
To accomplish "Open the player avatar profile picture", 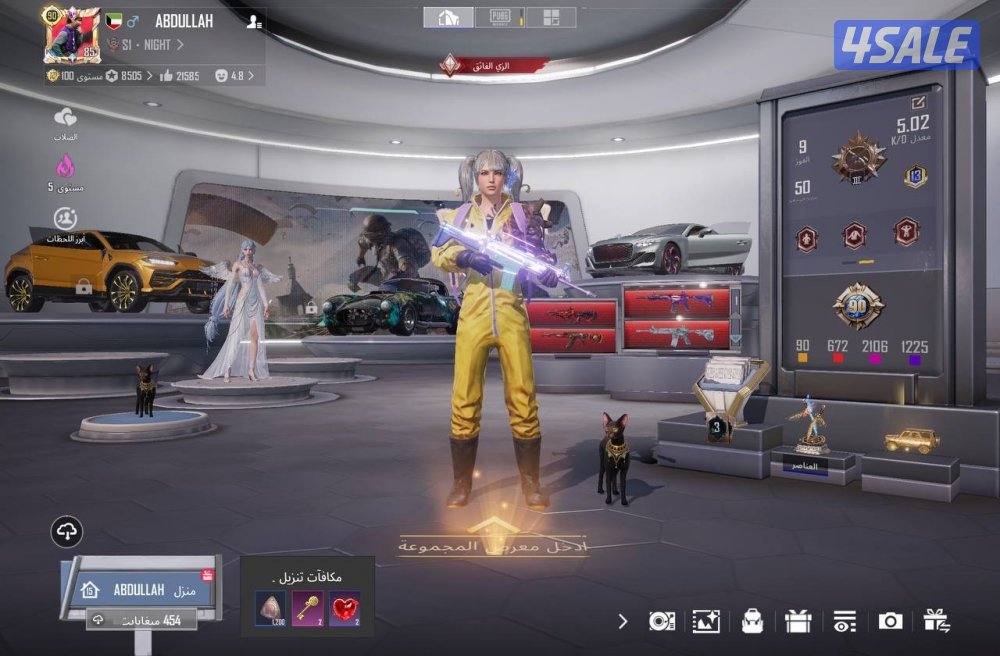I will [71, 34].
